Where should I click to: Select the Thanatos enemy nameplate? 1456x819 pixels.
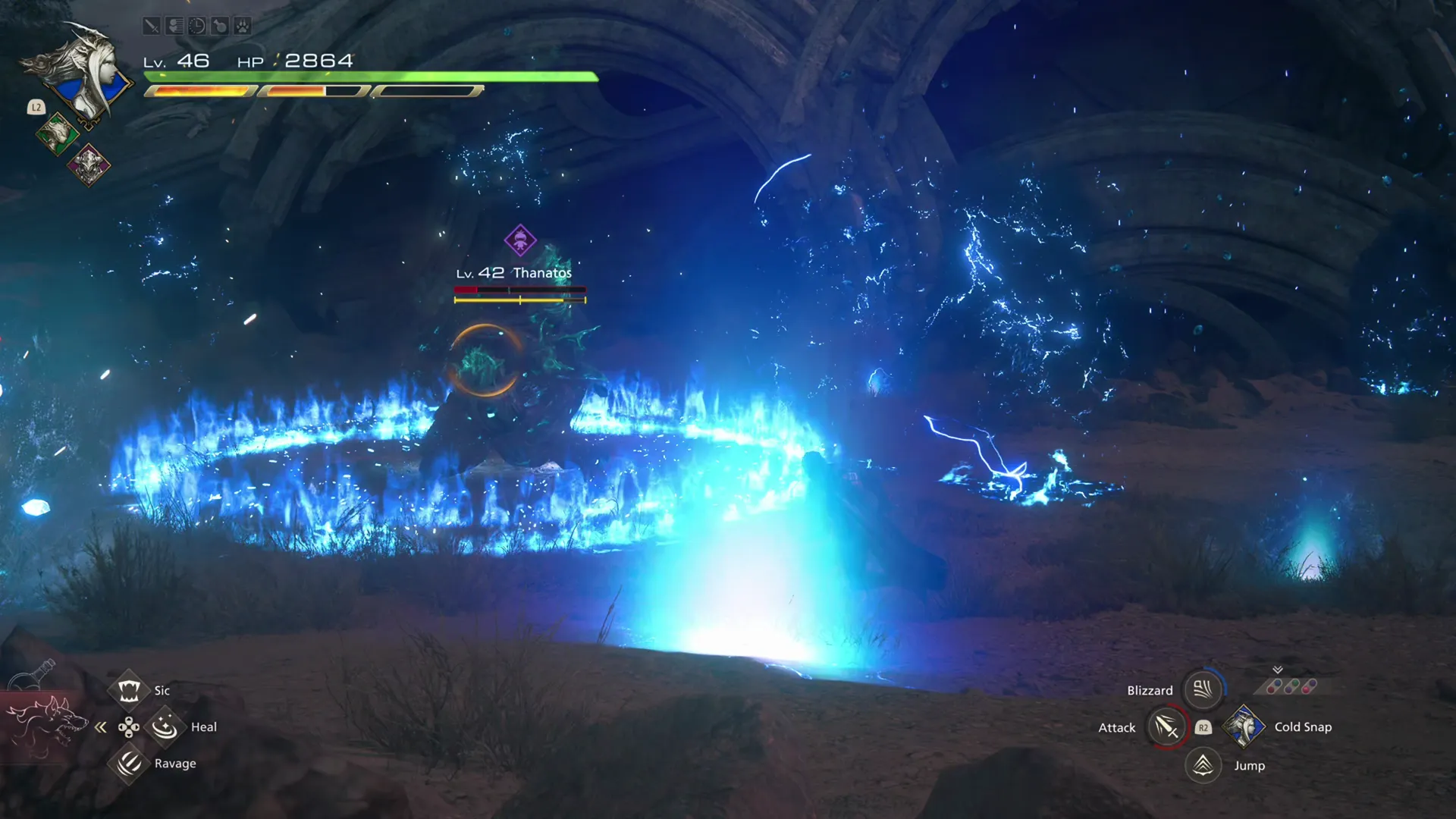tap(513, 271)
